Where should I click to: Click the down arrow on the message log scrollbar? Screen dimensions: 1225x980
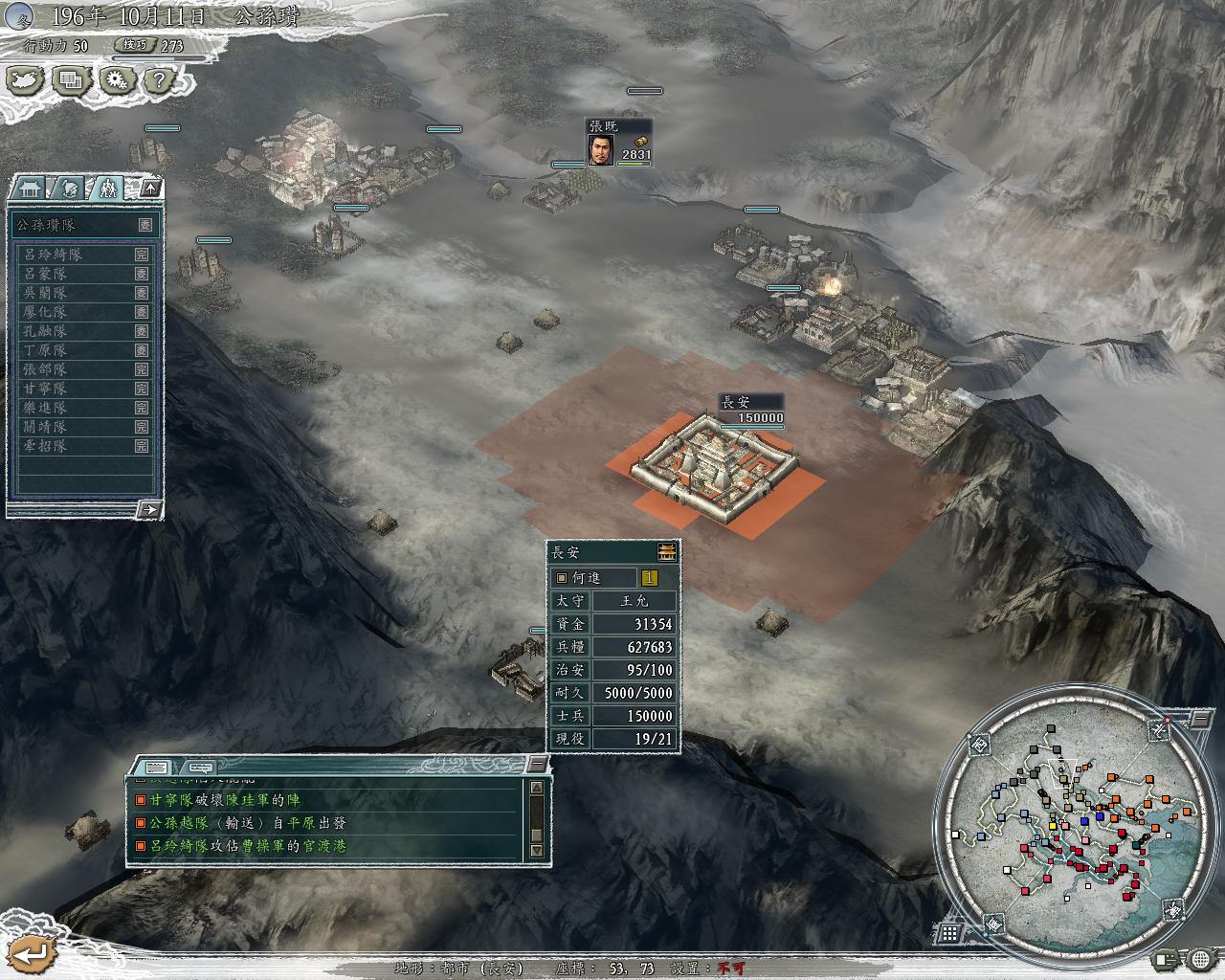click(536, 850)
